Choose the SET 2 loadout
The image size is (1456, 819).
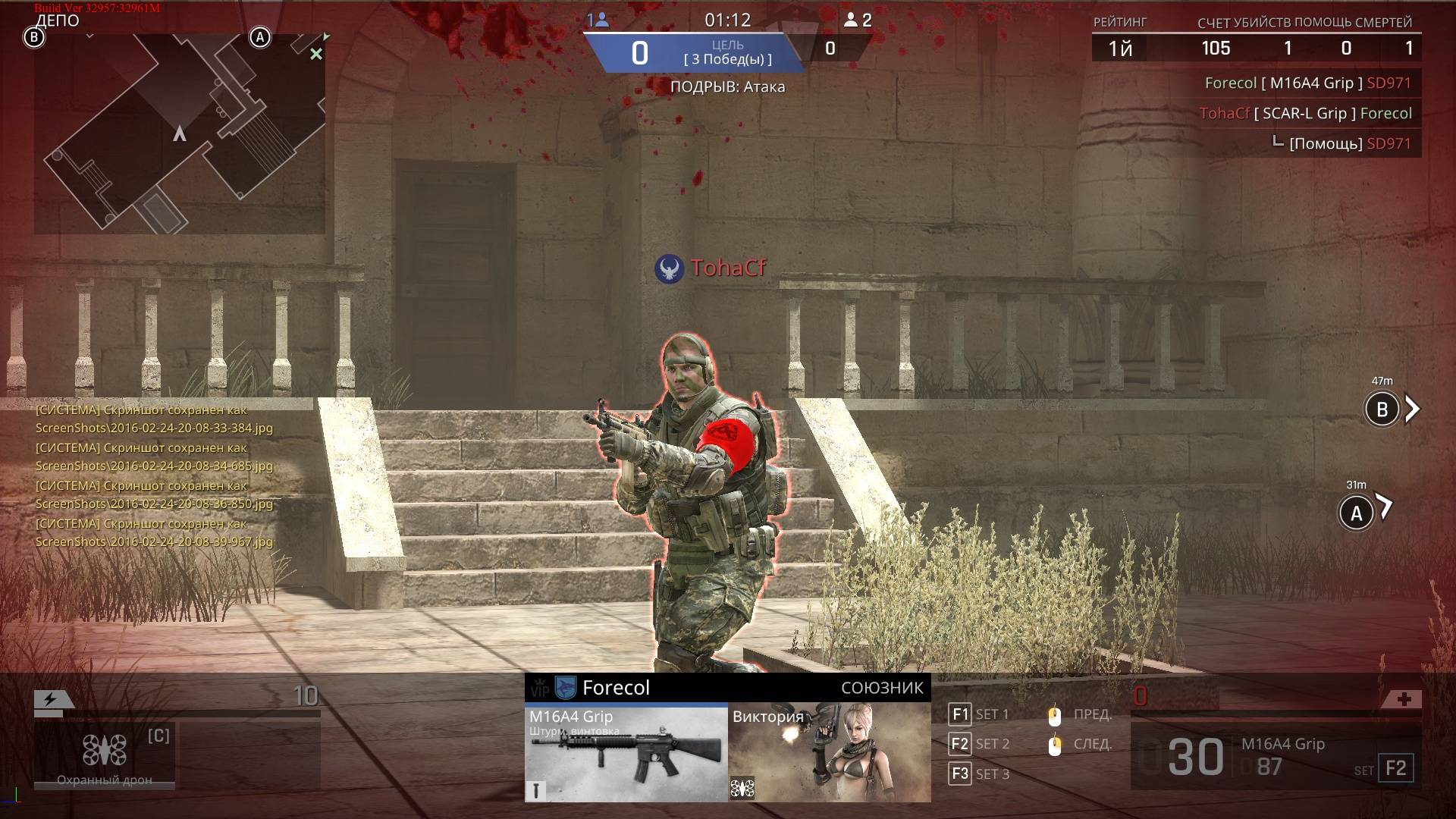979,744
